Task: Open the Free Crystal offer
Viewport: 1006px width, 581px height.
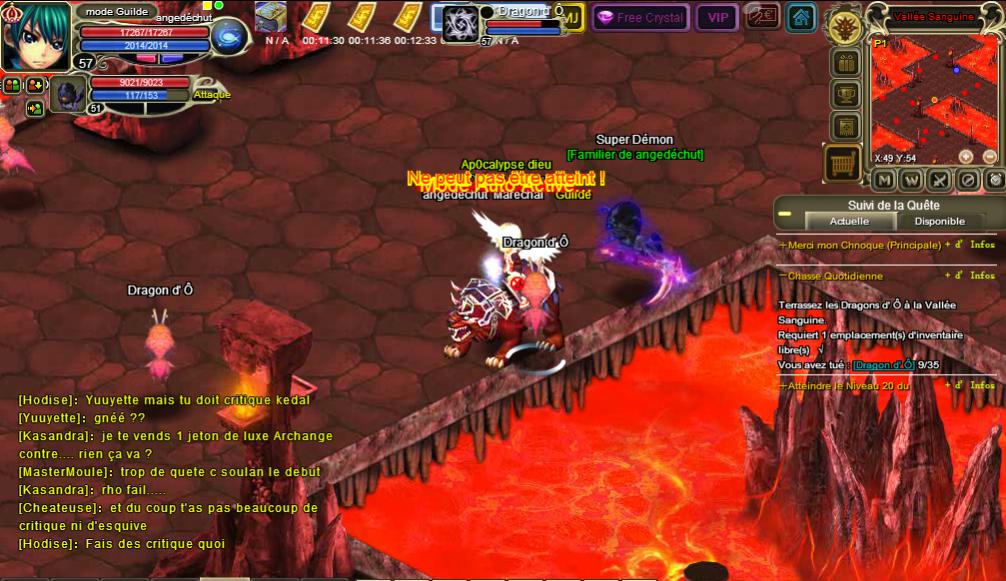Action: tap(639, 17)
